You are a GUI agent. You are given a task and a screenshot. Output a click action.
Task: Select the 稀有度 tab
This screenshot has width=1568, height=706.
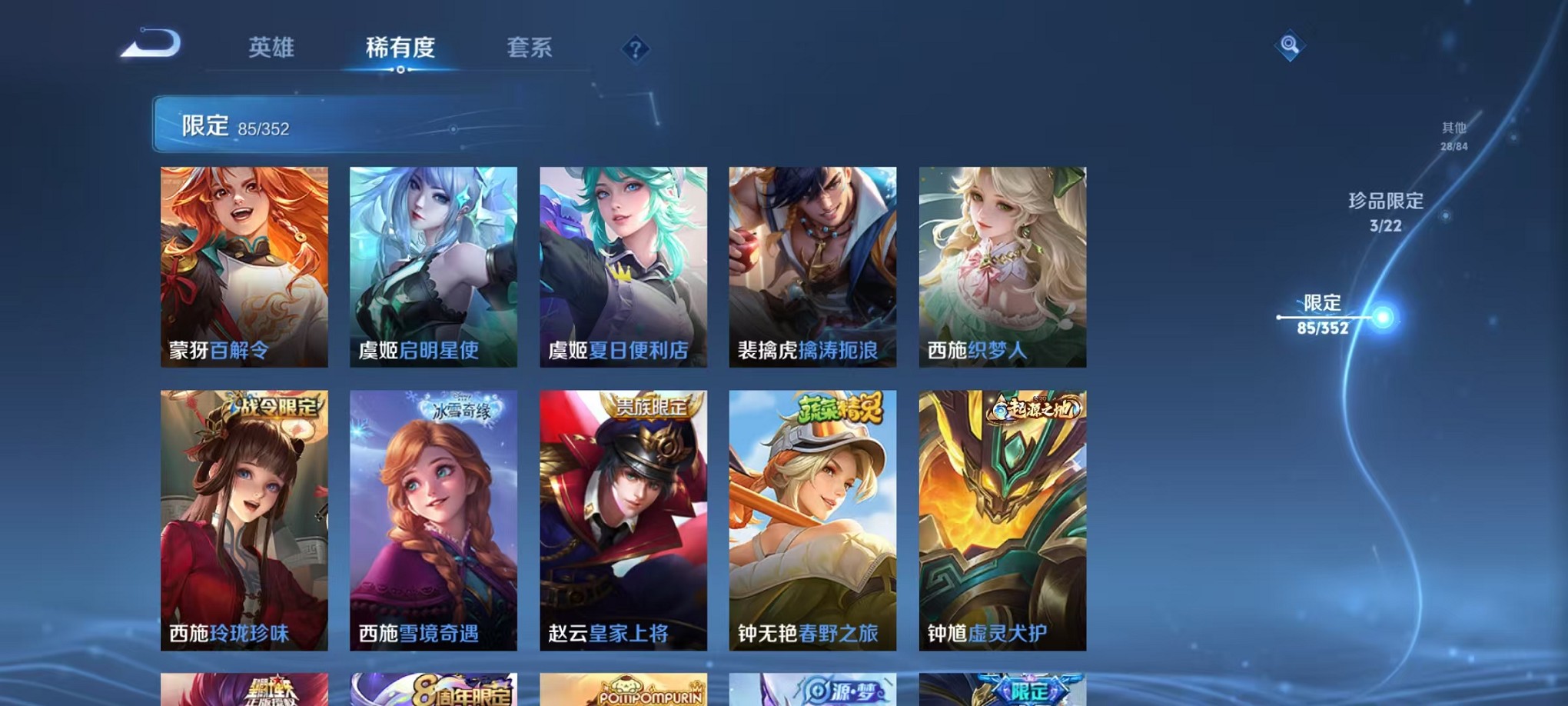400,48
